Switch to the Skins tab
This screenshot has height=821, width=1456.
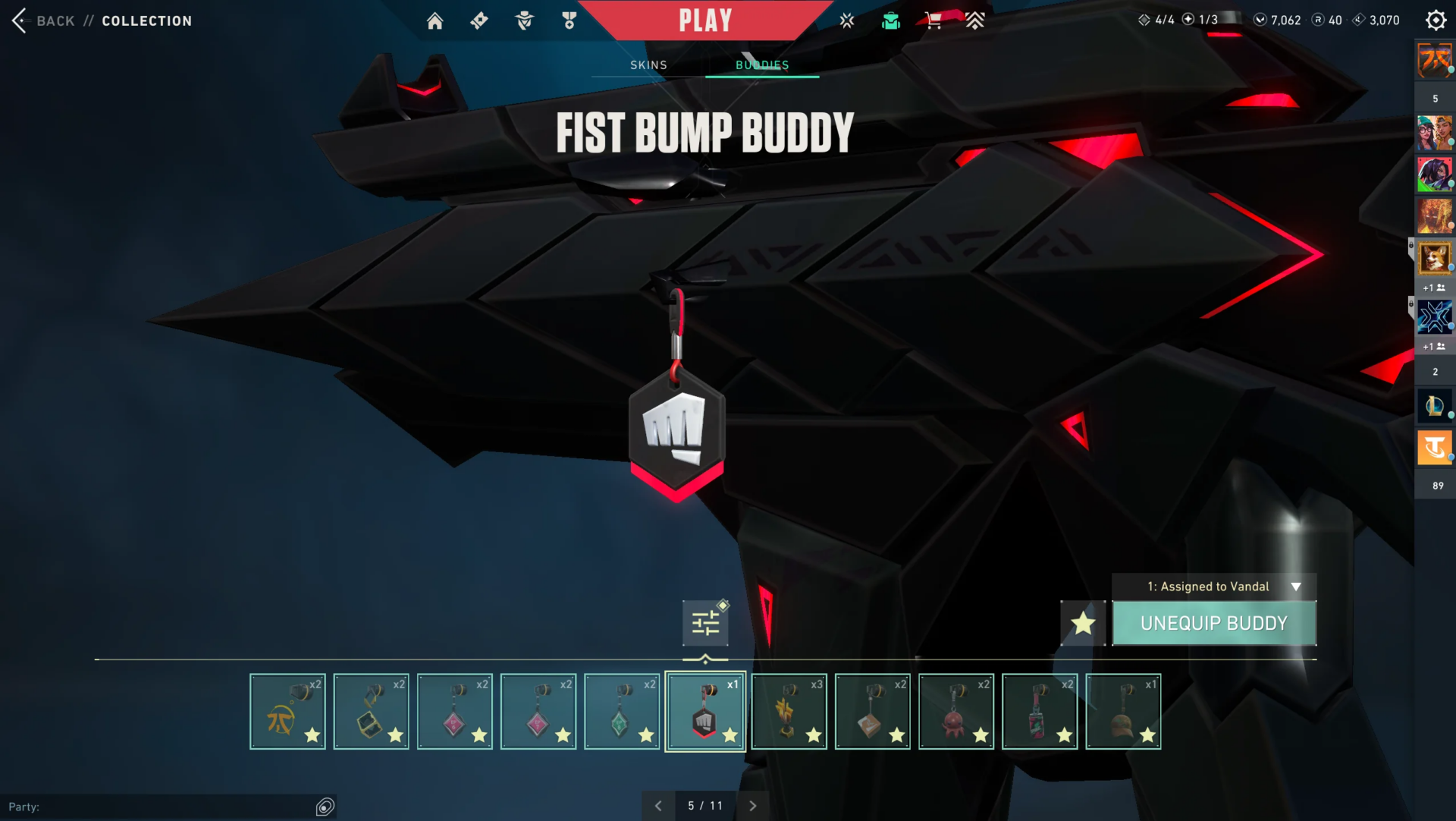point(648,65)
